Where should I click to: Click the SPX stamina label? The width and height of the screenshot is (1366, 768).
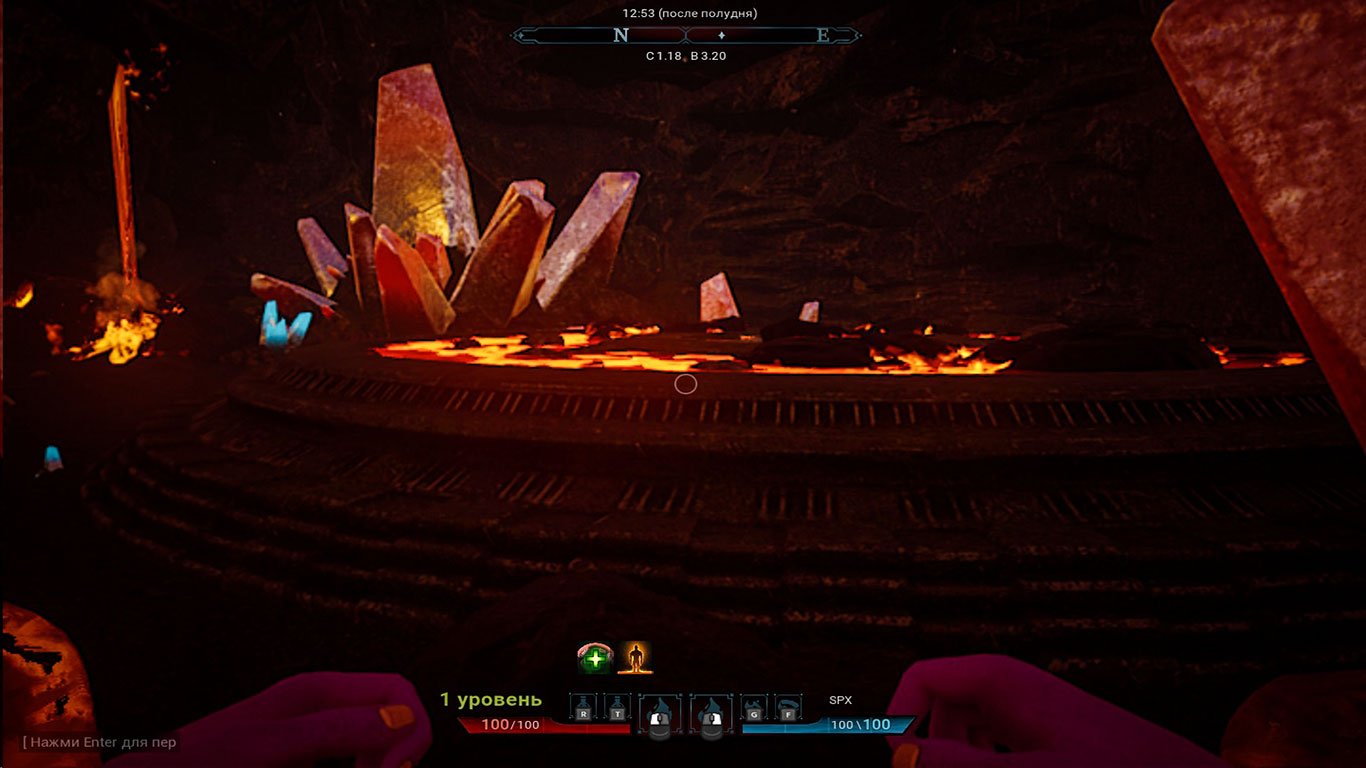tap(839, 701)
